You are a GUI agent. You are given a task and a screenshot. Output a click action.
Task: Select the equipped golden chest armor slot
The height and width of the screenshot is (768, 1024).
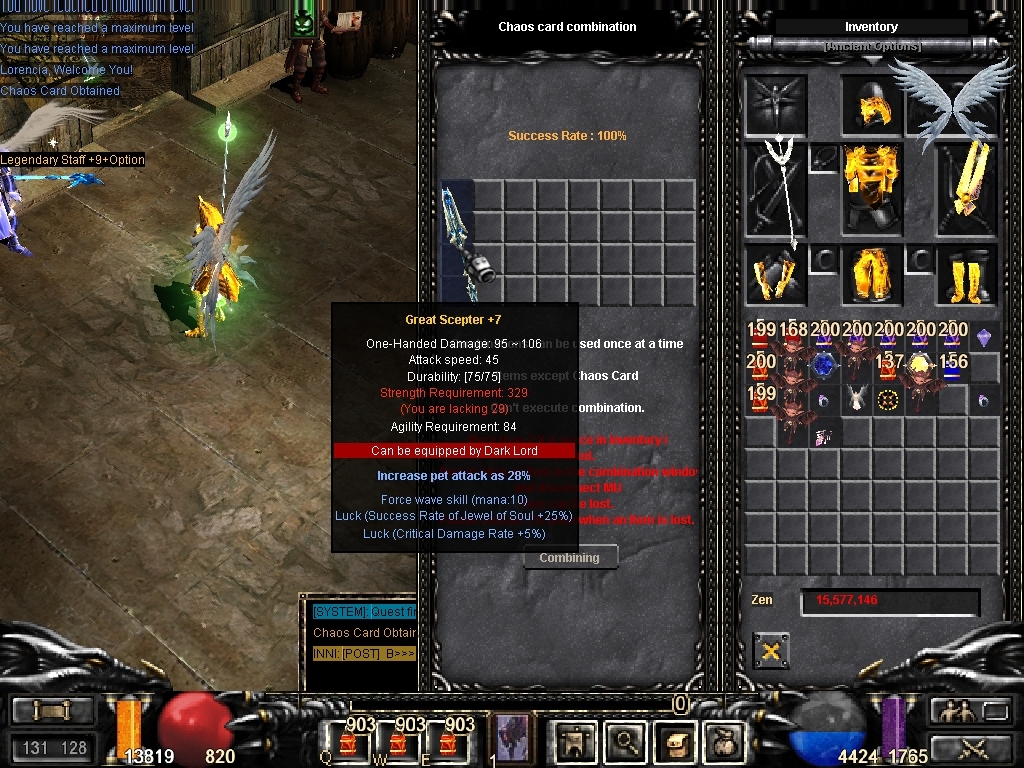click(871, 188)
